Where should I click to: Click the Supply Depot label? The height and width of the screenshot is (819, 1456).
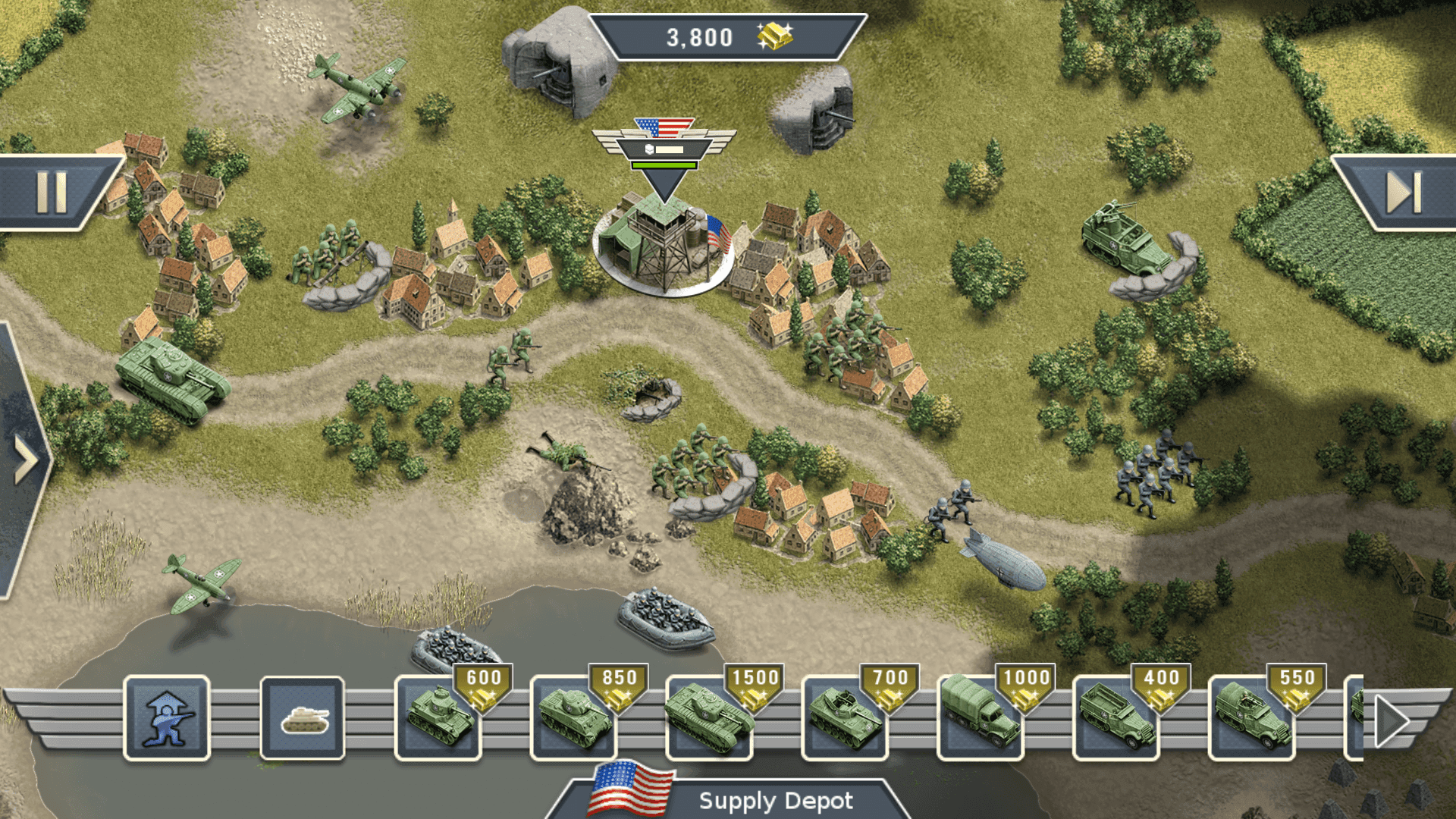coord(777,800)
